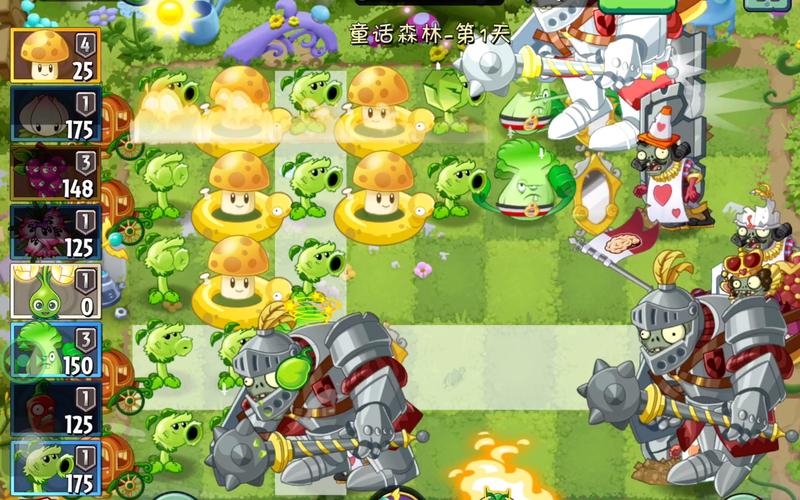
Task: Select the Sun-shroom seed packet costing 25
Action: pyautogui.click(x=56, y=55)
